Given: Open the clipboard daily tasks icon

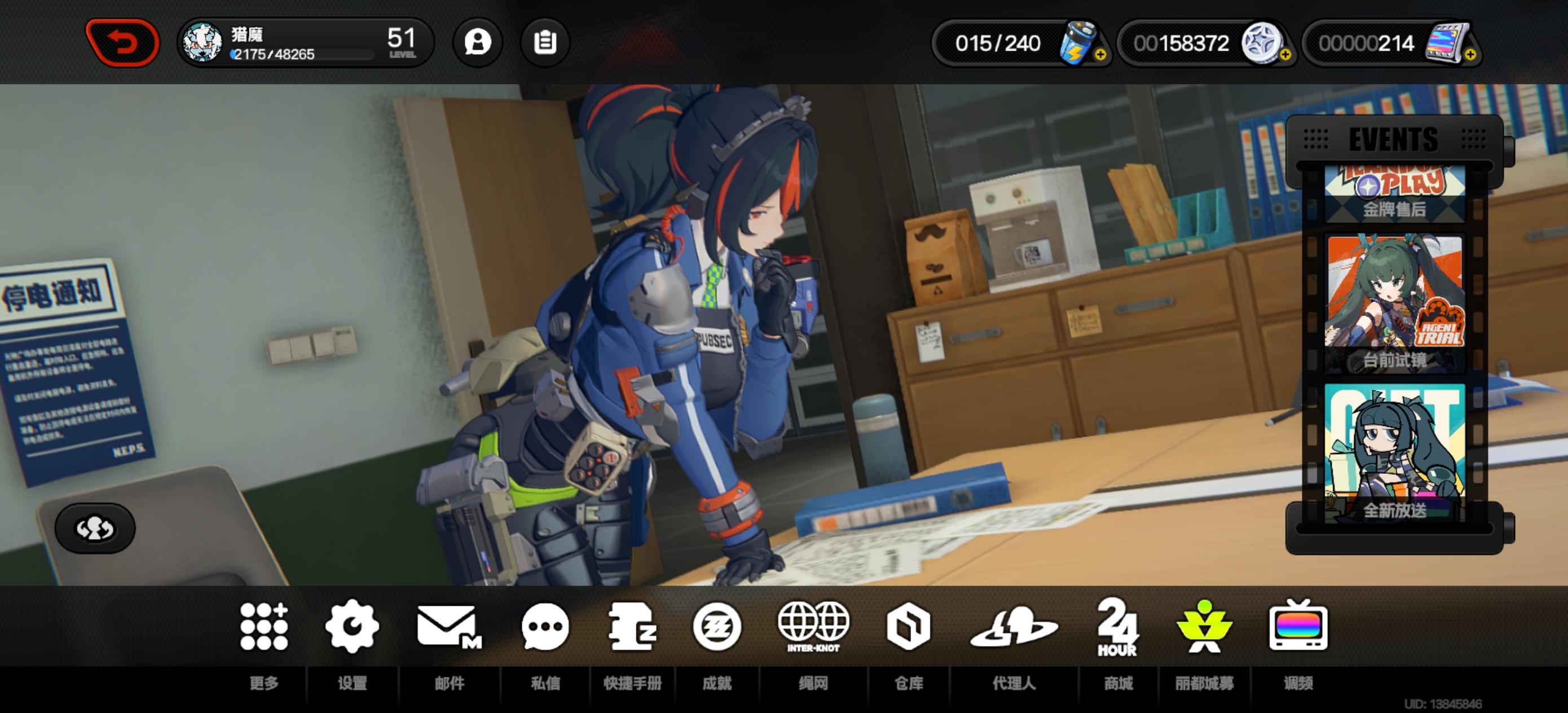Looking at the screenshot, I should (546, 41).
